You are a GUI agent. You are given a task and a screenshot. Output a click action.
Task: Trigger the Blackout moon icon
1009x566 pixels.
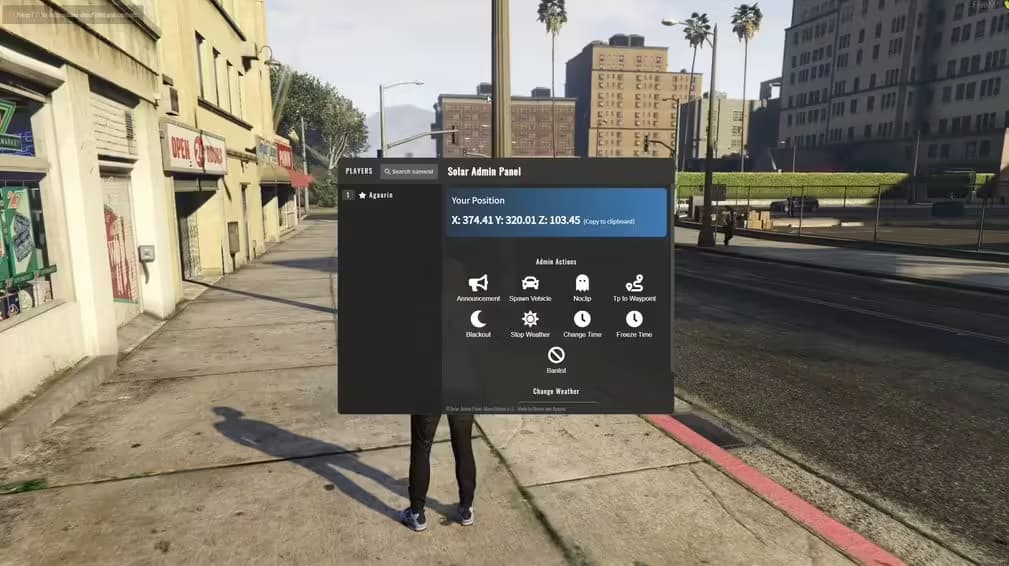pos(478,320)
